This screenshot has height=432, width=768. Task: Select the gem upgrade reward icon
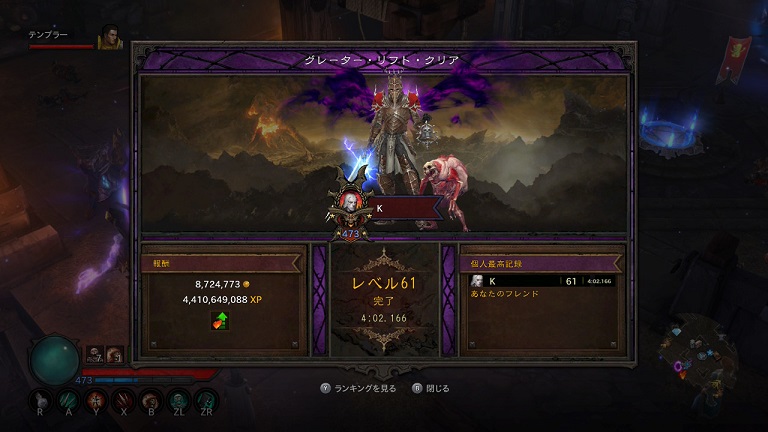pyautogui.click(x=219, y=321)
